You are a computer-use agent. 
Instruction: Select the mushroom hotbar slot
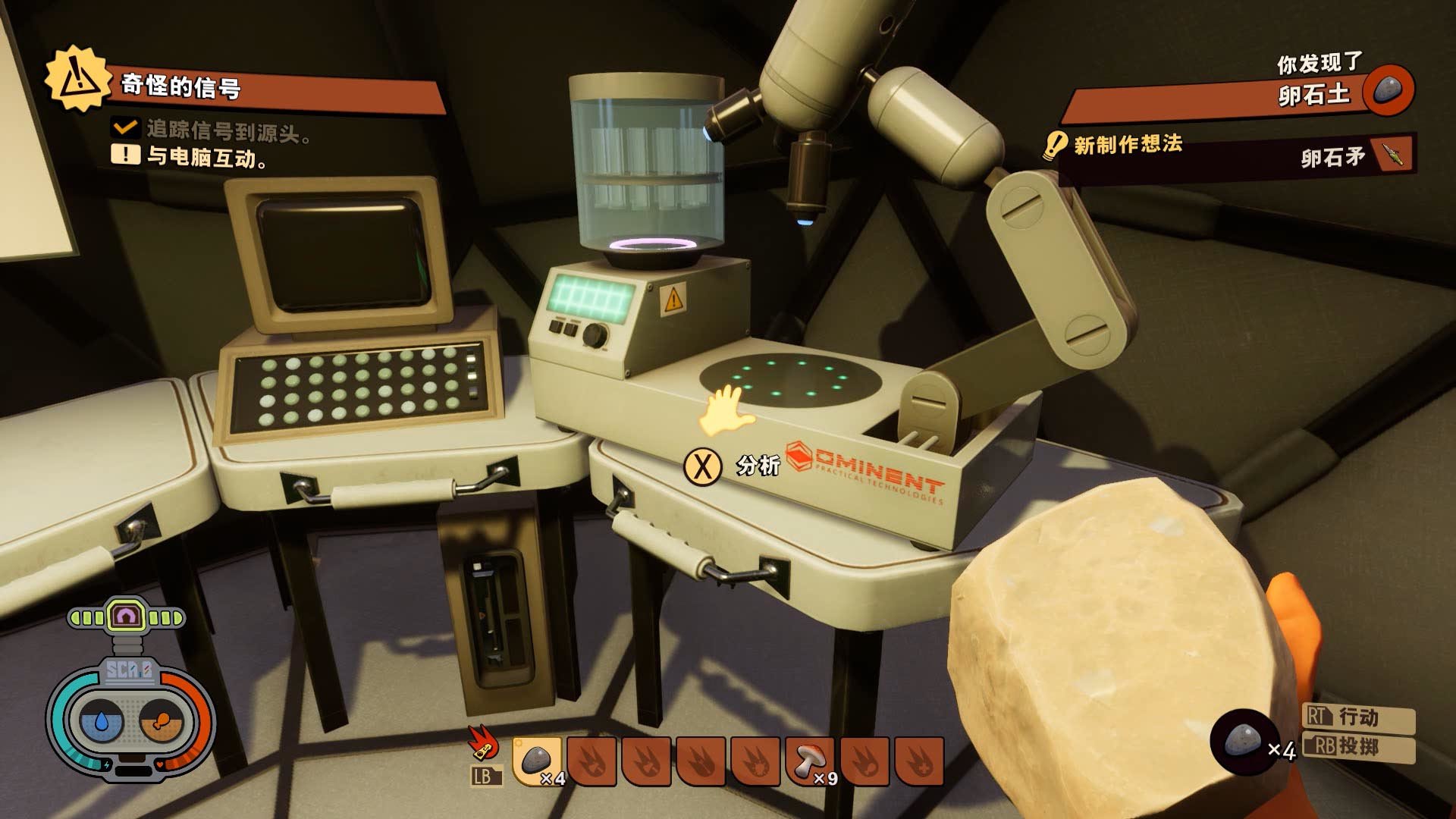811,761
